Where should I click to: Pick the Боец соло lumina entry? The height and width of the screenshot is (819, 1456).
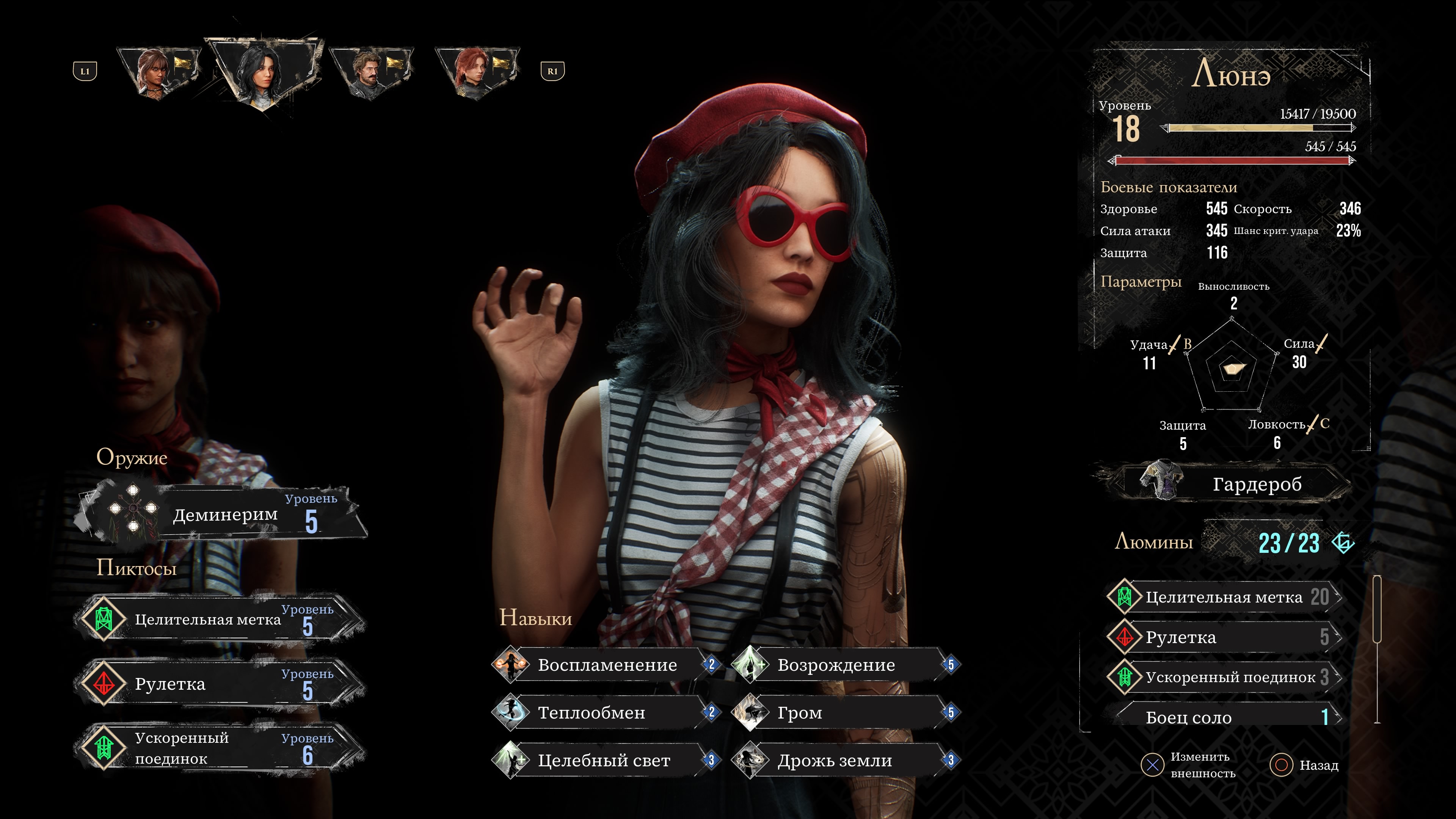(1224, 717)
